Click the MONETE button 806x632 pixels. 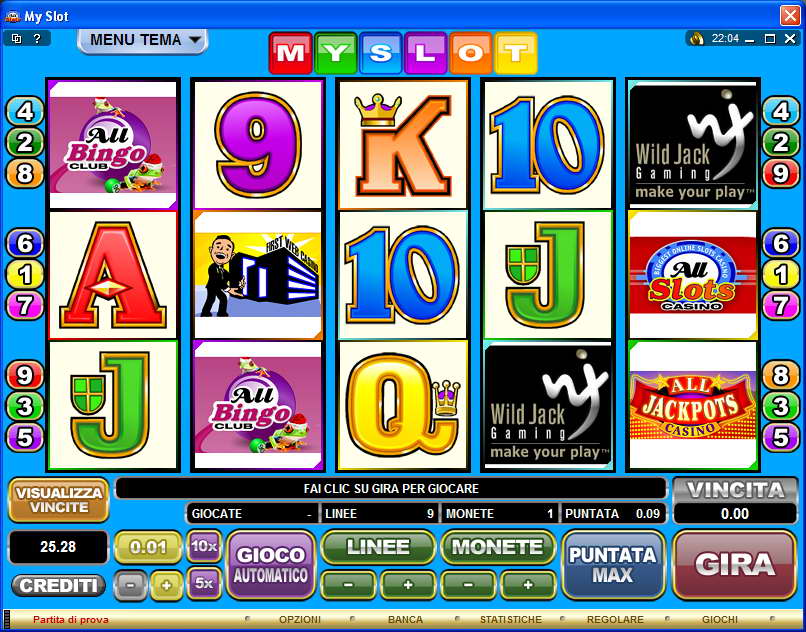[x=497, y=547]
